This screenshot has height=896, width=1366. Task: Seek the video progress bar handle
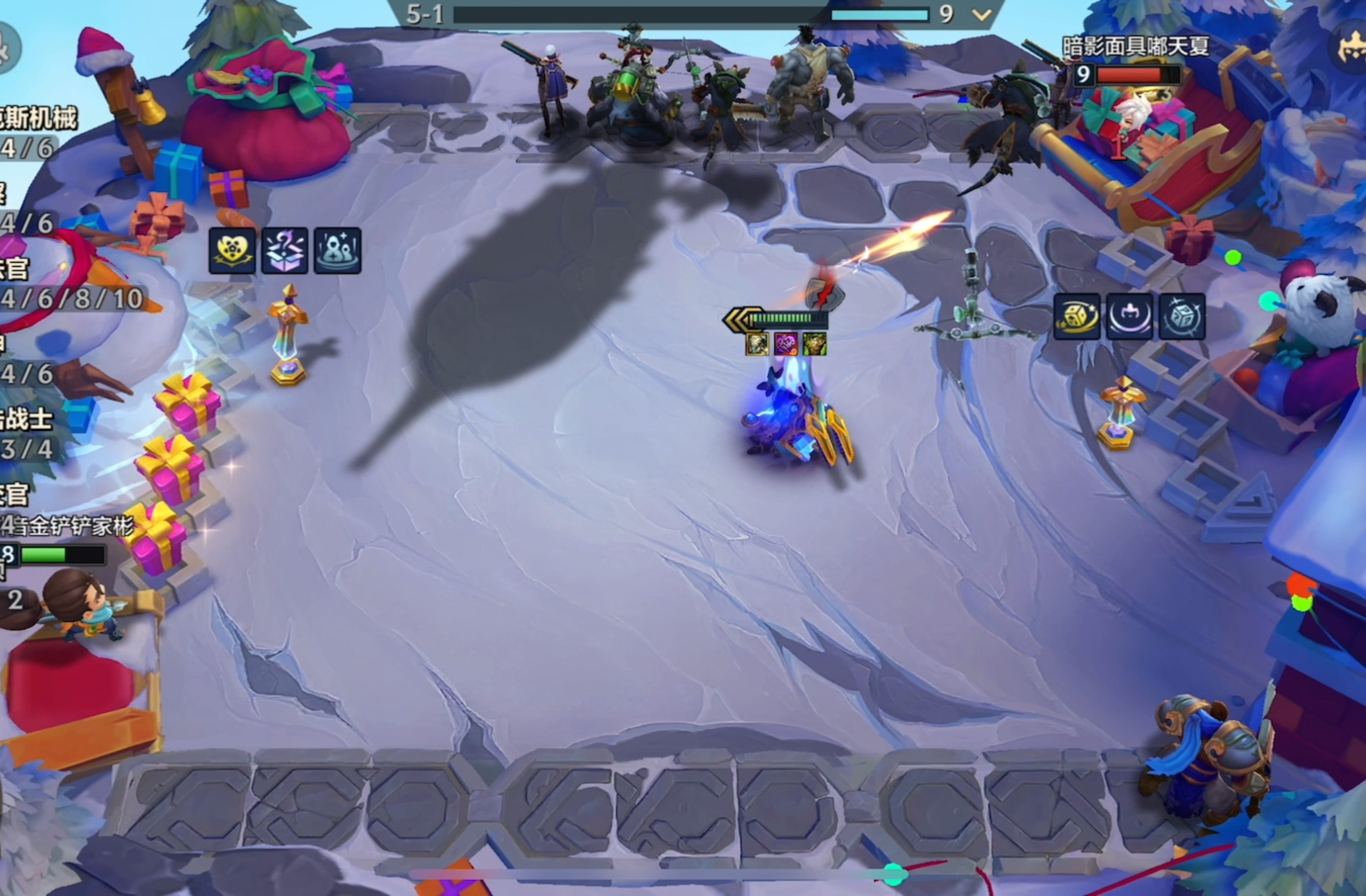(893, 875)
